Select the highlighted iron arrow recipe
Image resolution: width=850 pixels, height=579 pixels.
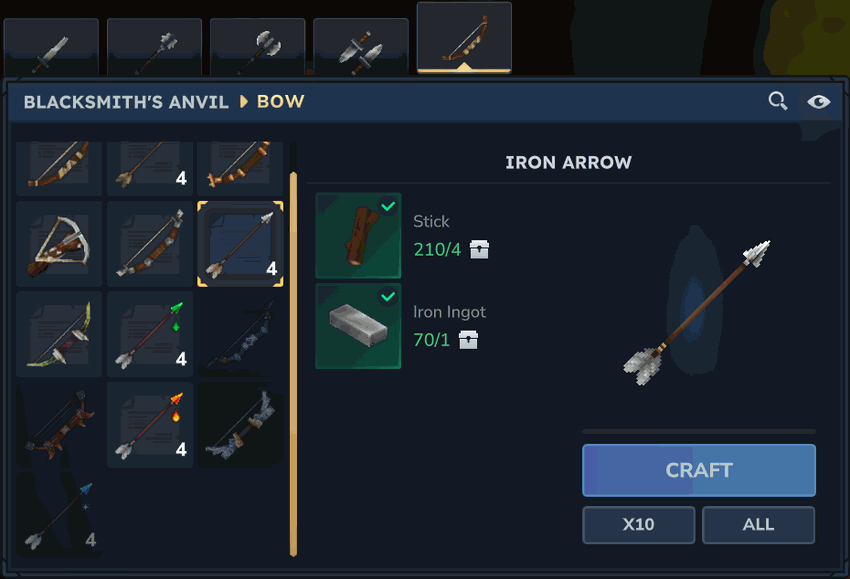(x=240, y=244)
